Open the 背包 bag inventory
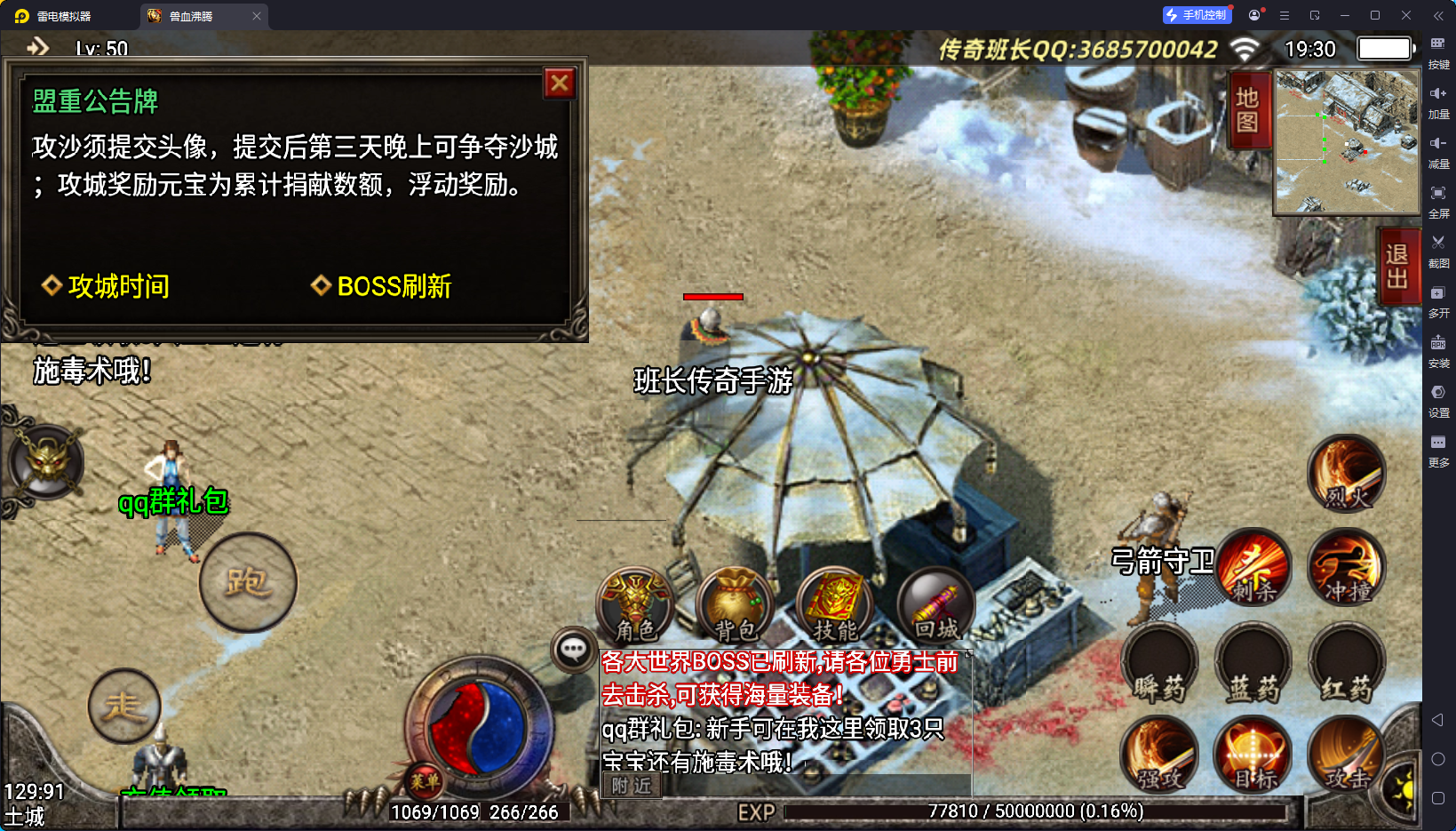The image size is (1456, 831). 736,606
